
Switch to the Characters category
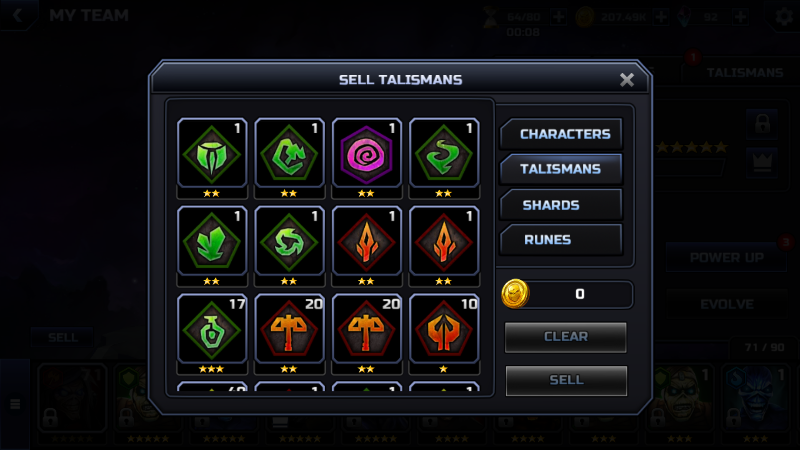tap(562, 134)
